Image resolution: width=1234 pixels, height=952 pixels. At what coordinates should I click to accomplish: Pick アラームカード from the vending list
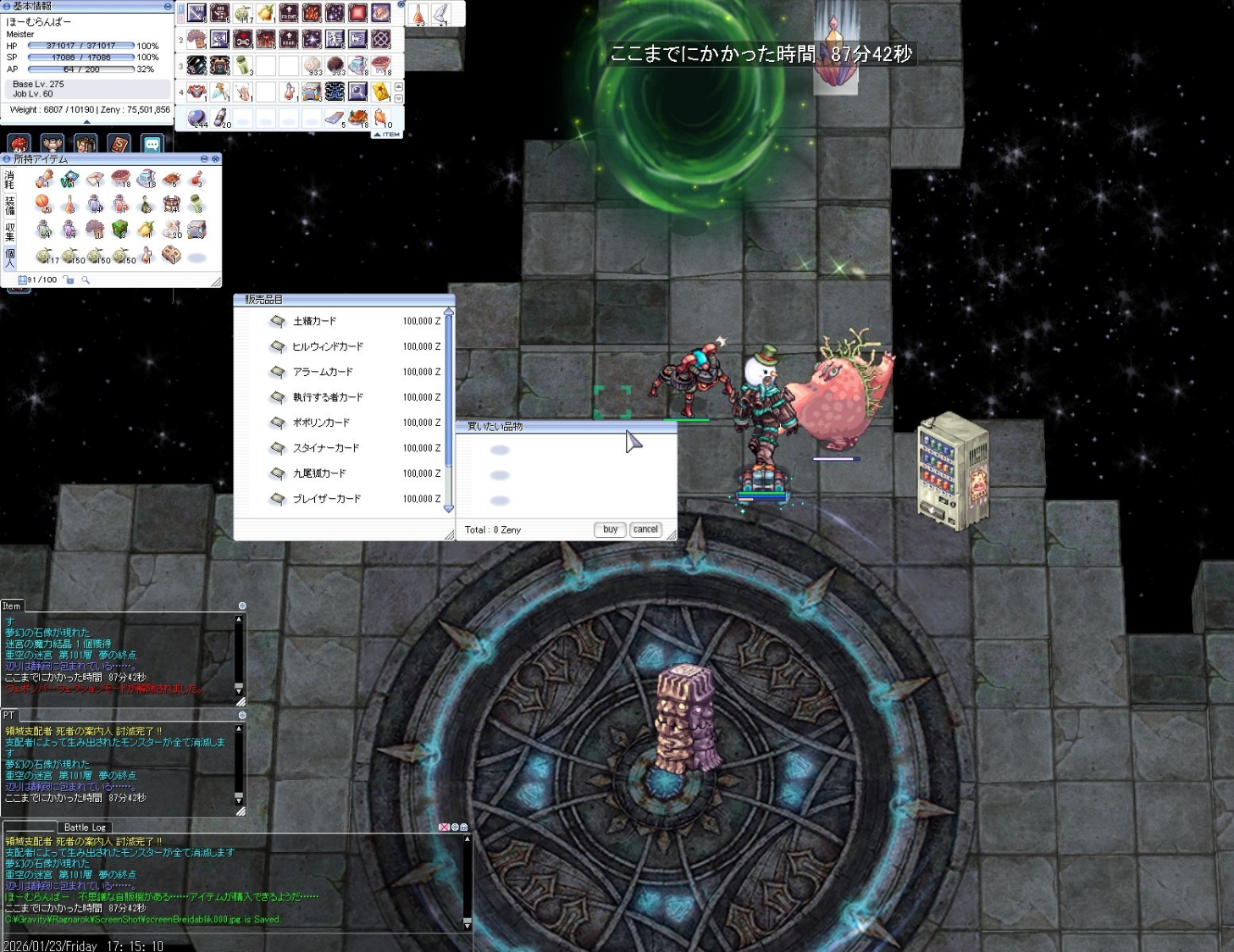click(x=322, y=372)
